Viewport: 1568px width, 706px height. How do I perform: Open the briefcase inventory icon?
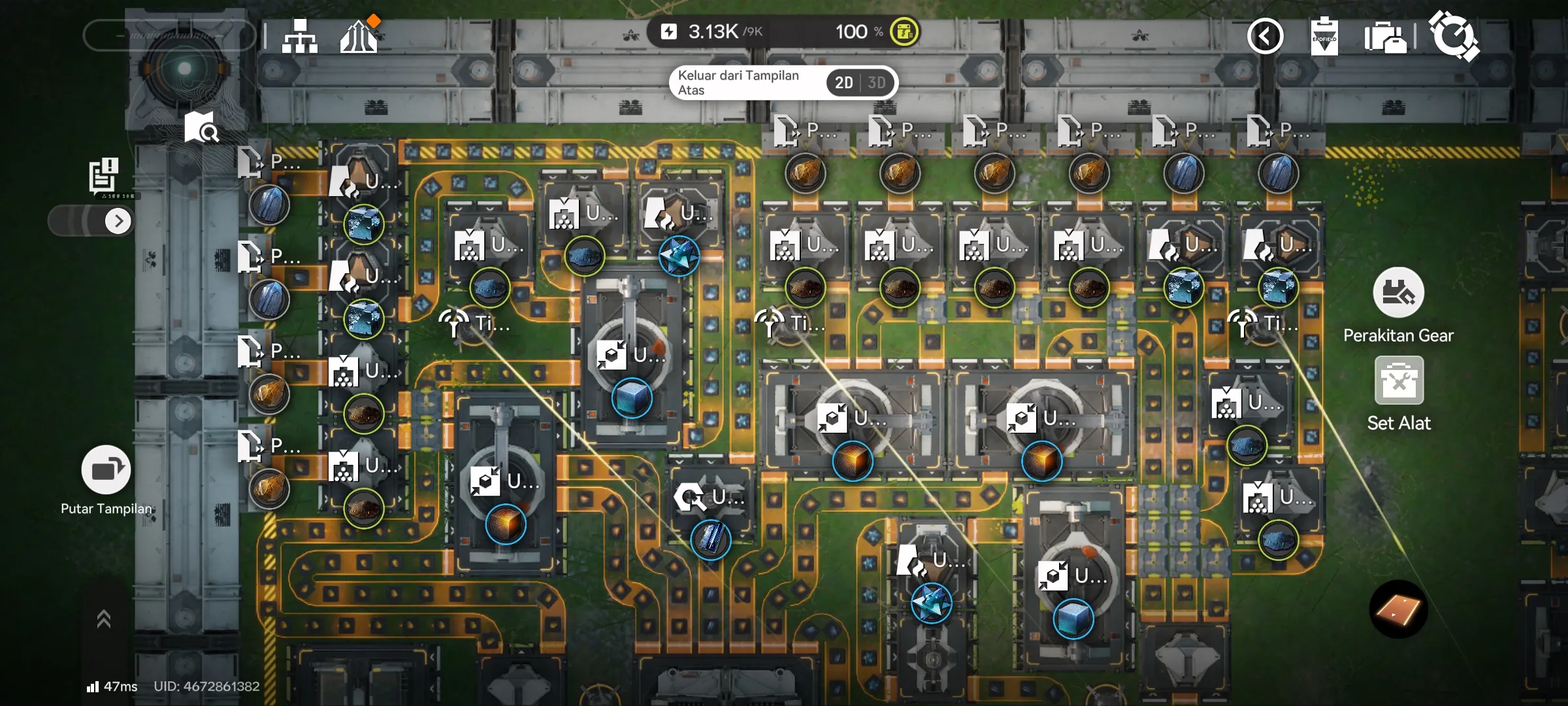coord(1384,37)
